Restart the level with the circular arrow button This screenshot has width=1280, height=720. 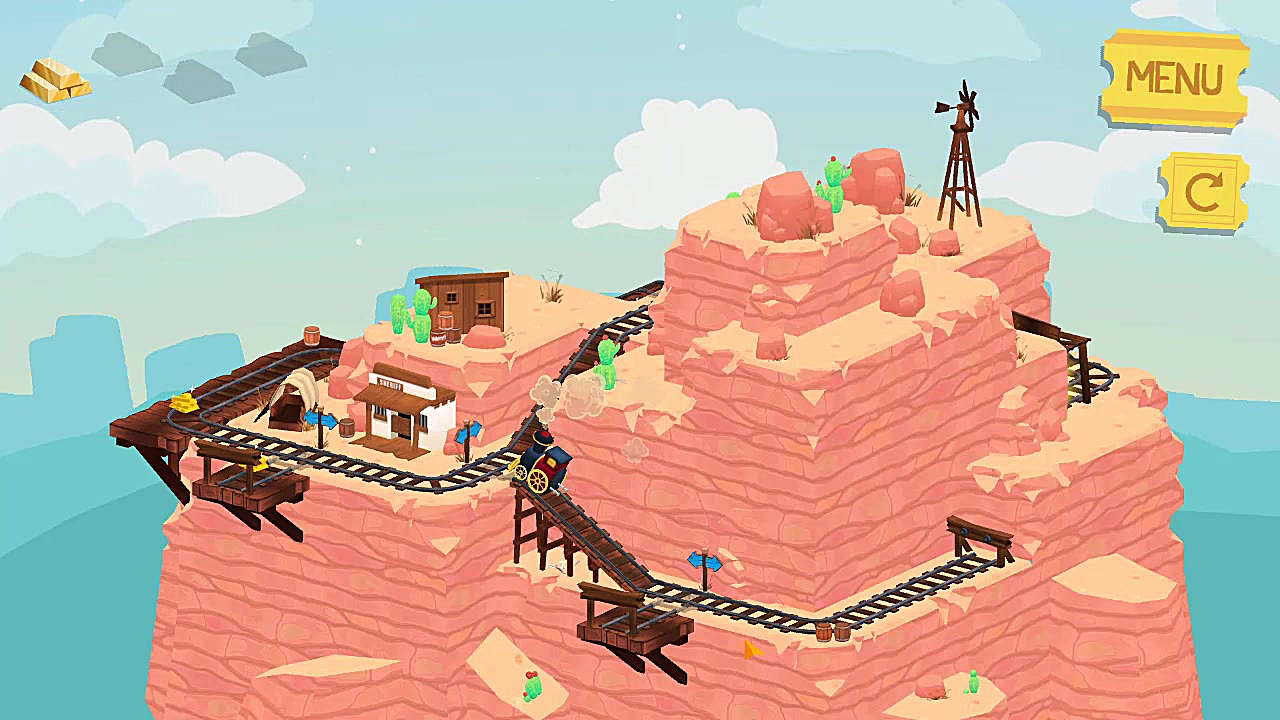[x=1202, y=191]
